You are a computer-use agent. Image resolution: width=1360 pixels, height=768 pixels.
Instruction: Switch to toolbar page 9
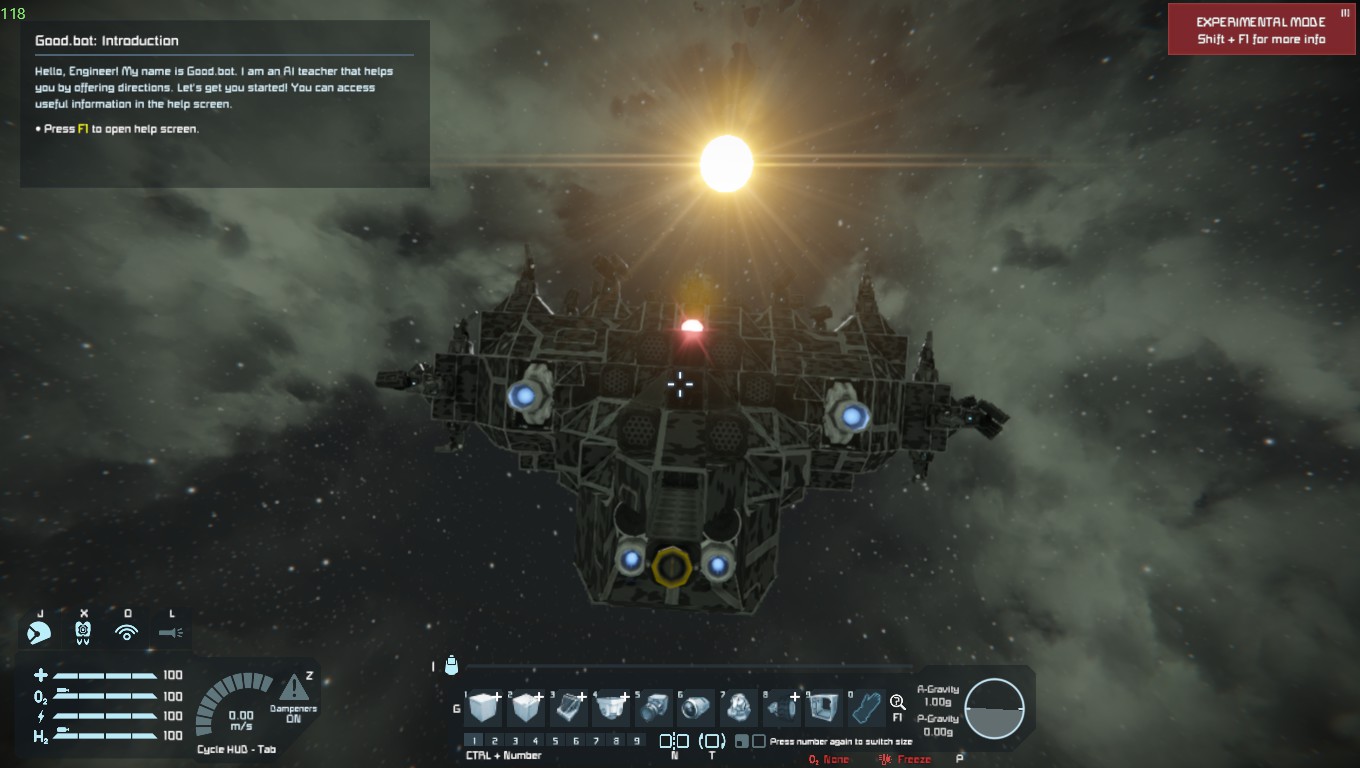(x=637, y=741)
